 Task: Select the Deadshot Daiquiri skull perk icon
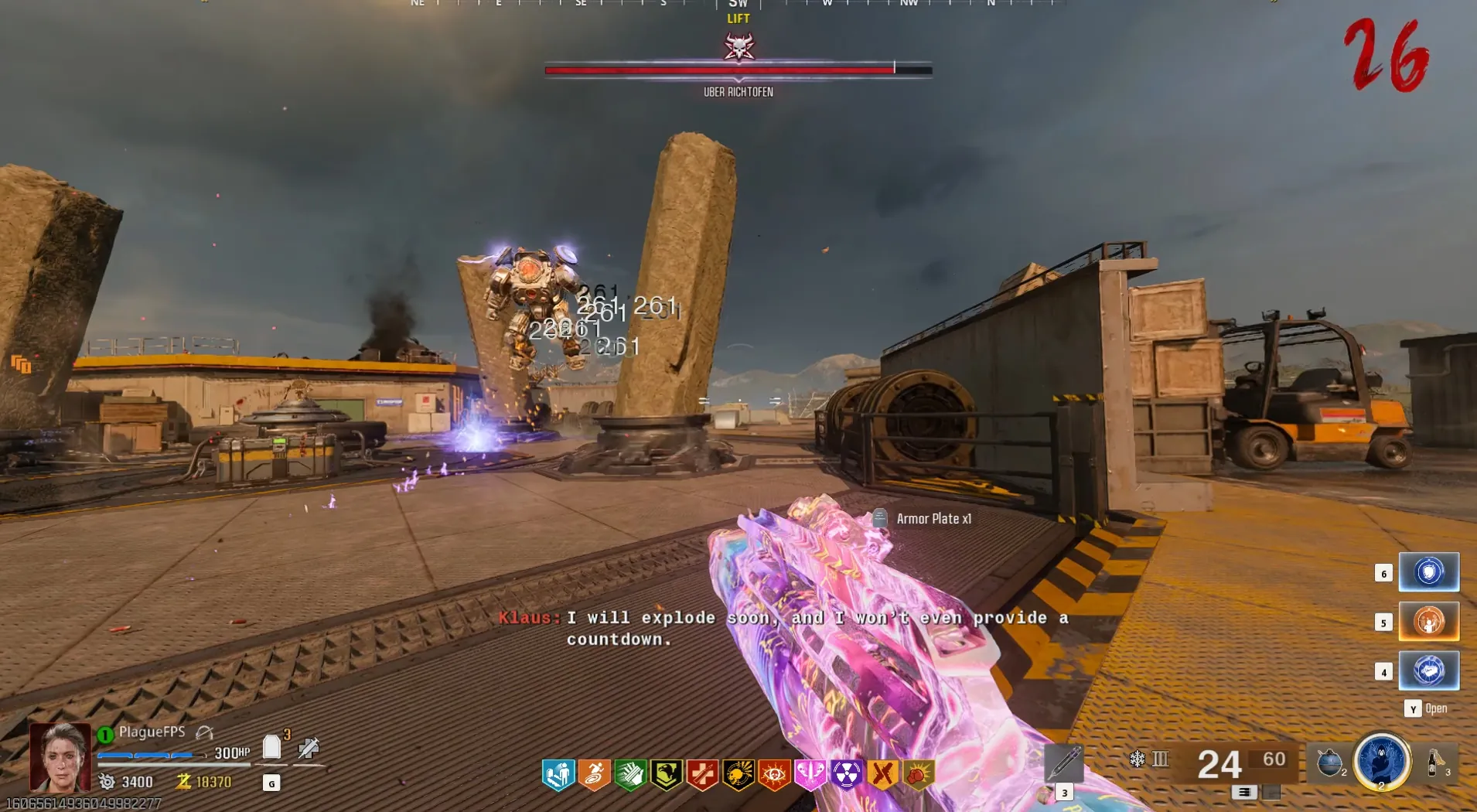tap(738, 774)
